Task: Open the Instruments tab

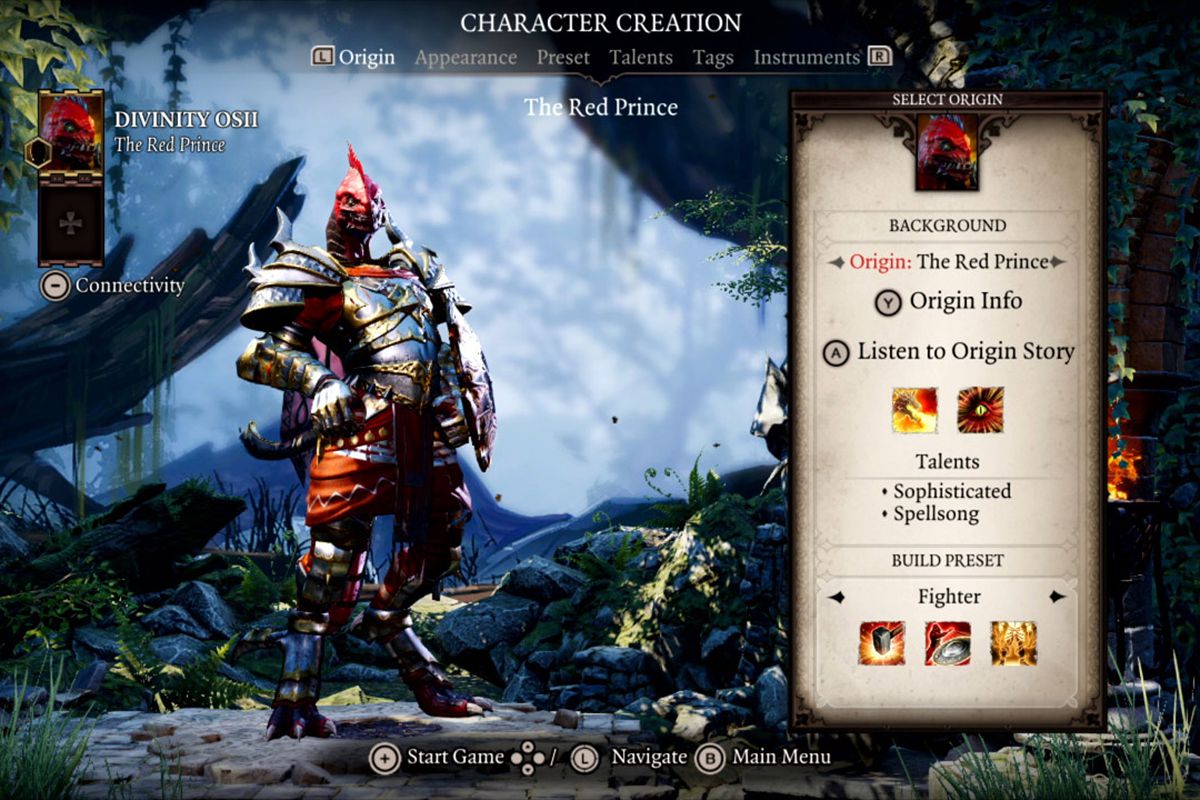Action: pyautogui.click(x=806, y=58)
